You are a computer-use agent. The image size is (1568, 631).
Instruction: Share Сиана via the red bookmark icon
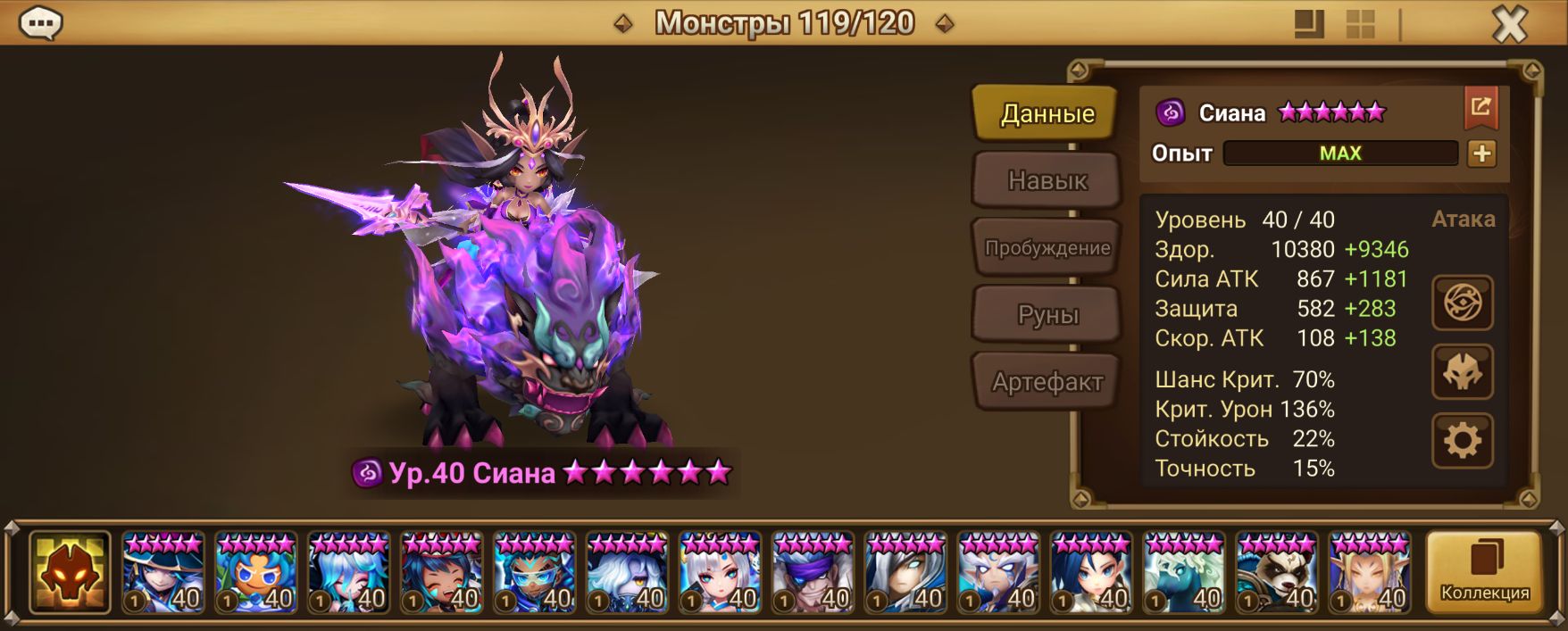coord(1480,108)
